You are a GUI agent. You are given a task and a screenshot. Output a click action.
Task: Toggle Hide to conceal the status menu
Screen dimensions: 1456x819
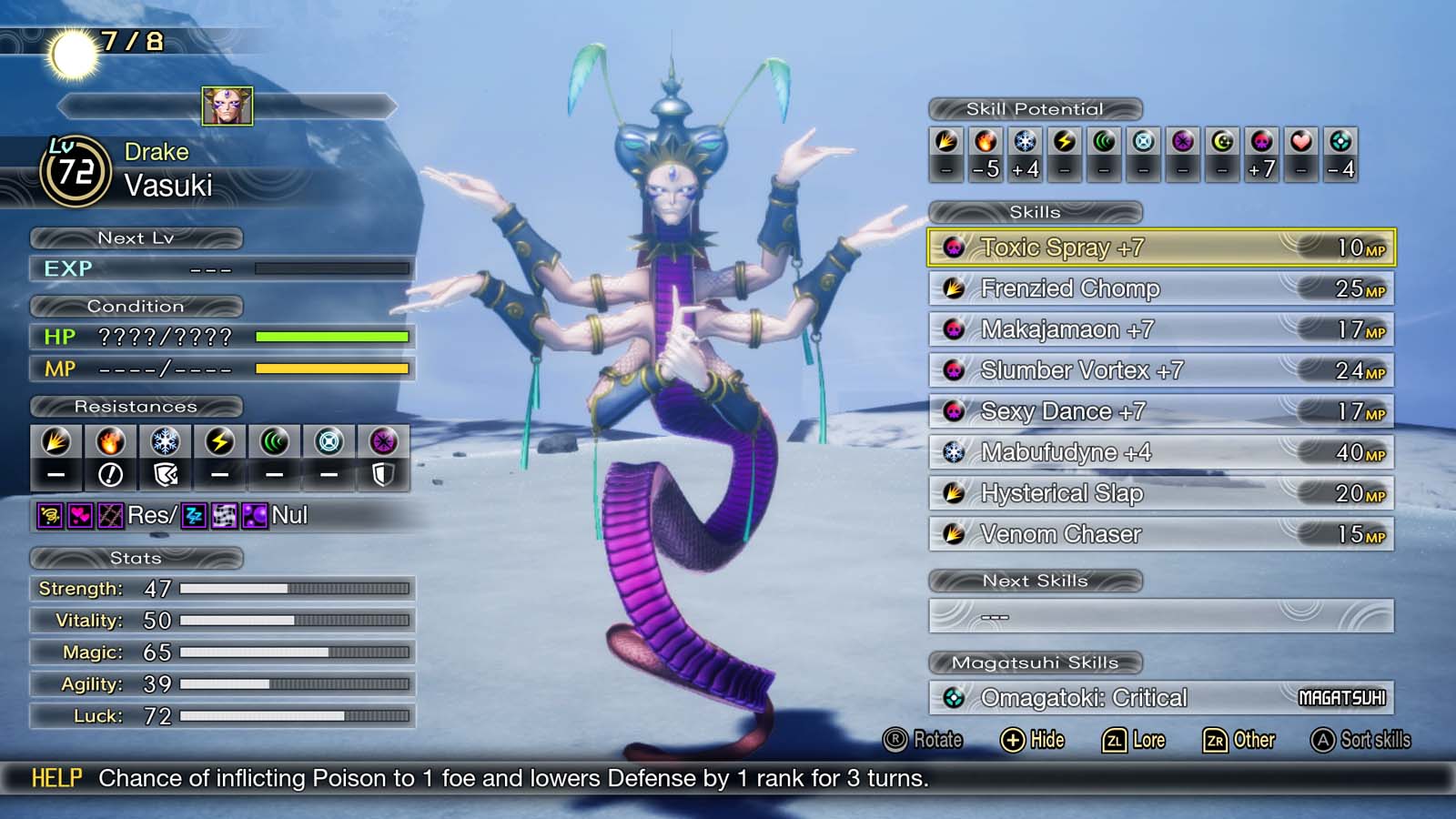tap(1035, 740)
